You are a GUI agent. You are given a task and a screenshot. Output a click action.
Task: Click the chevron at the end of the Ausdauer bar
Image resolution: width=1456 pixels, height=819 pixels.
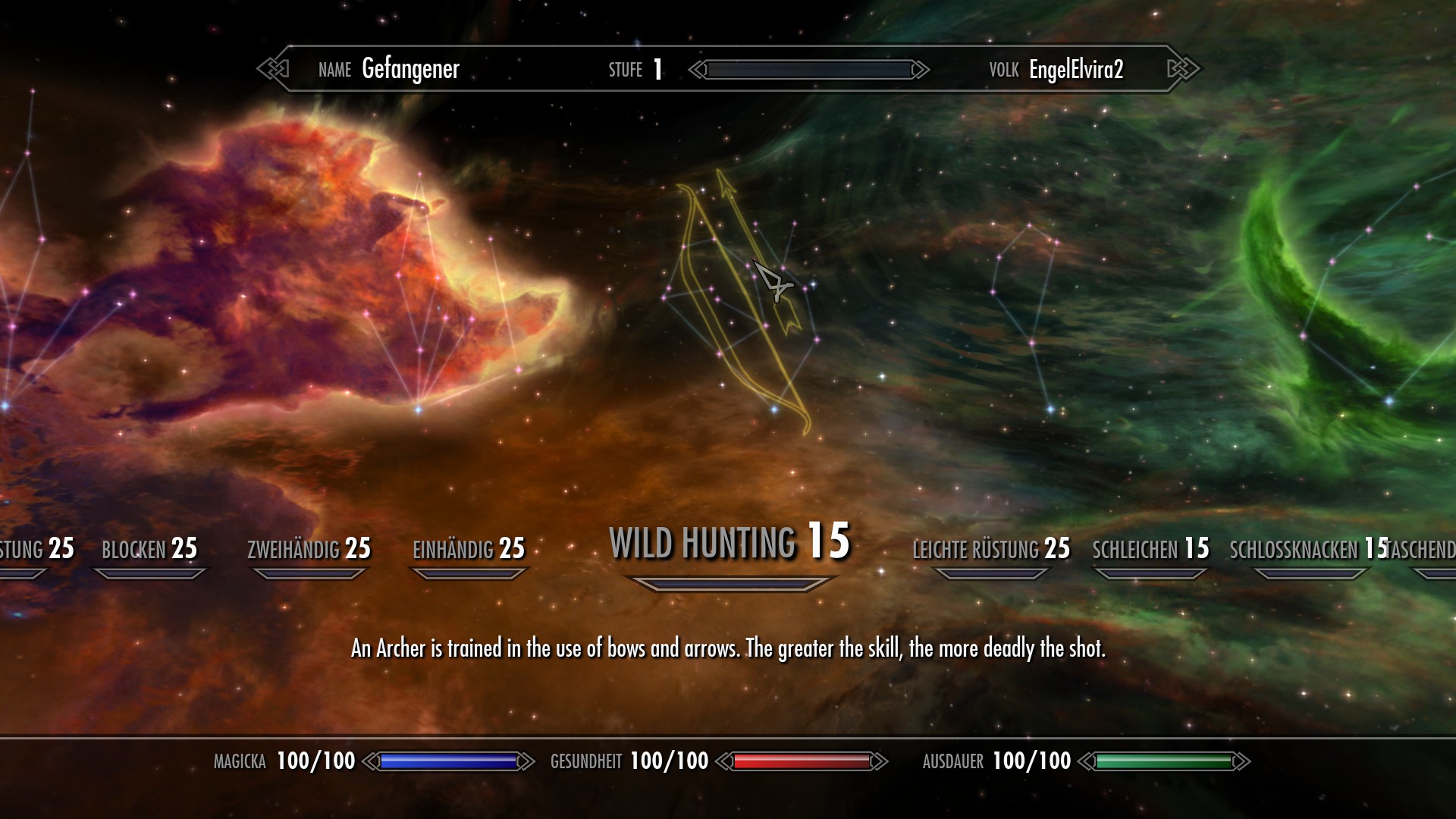pyautogui.click(x=1244, y=761)
